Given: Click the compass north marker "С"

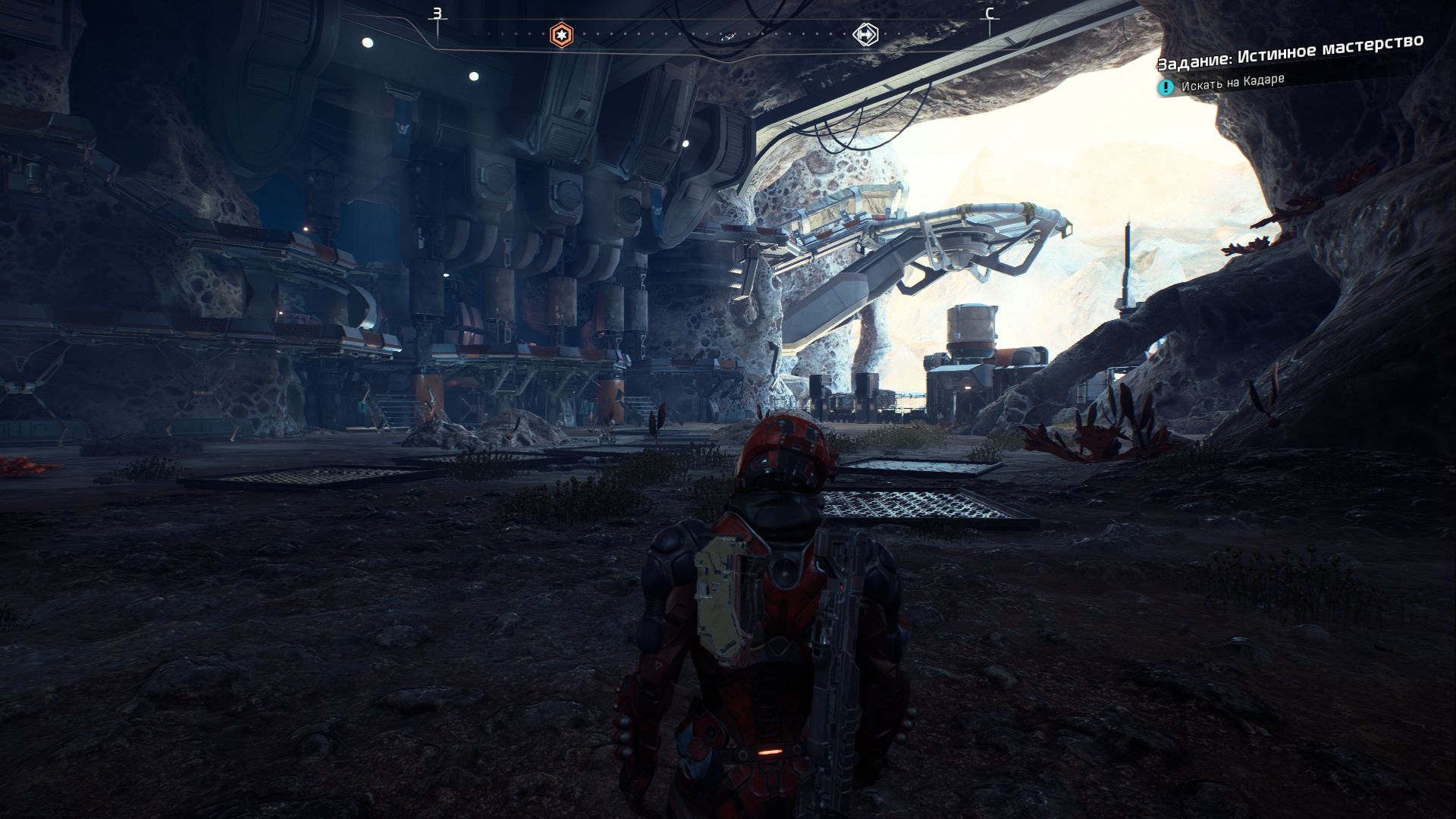Looking at the screenshot, I should [x=989, y=14].
